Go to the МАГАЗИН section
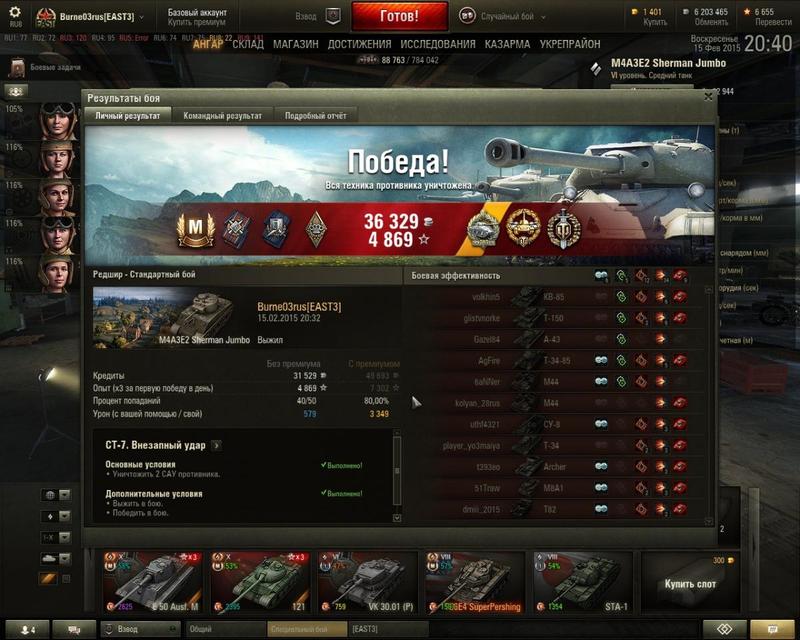The height and width of the screenshot is (640, 800). (295, 45)
